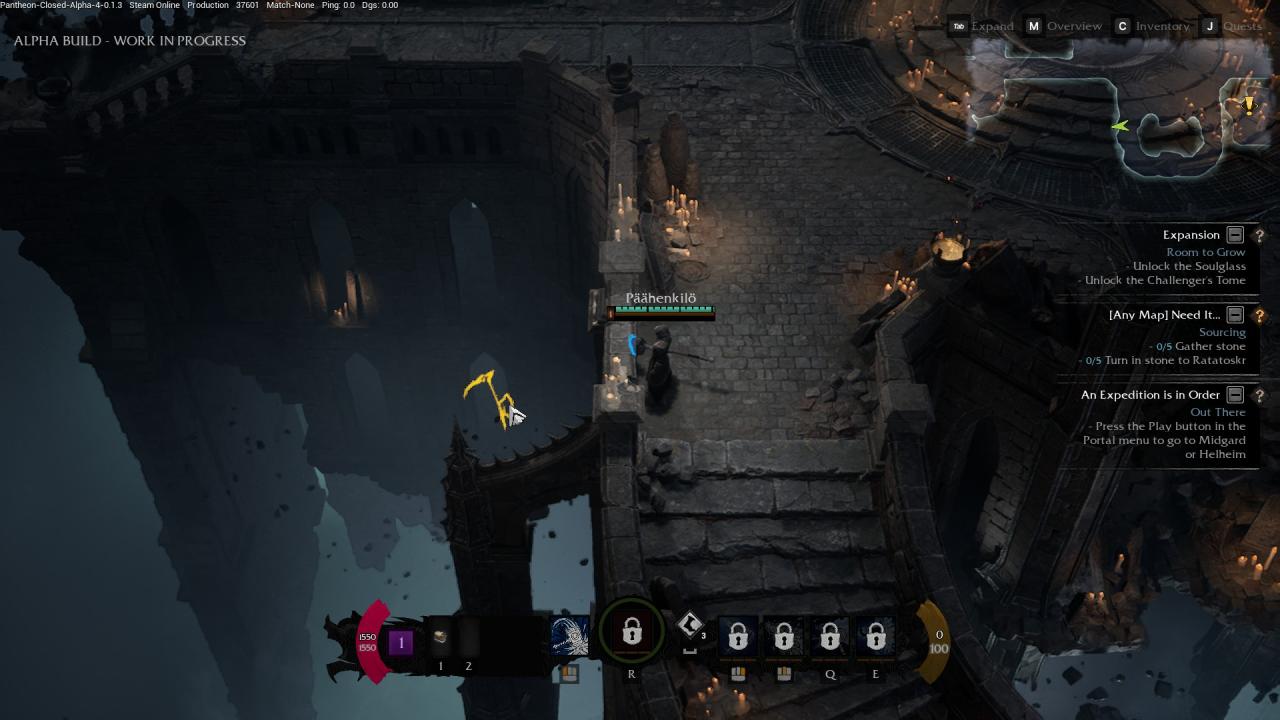Show help for An Expedition is in Order

pos(1259,395)
